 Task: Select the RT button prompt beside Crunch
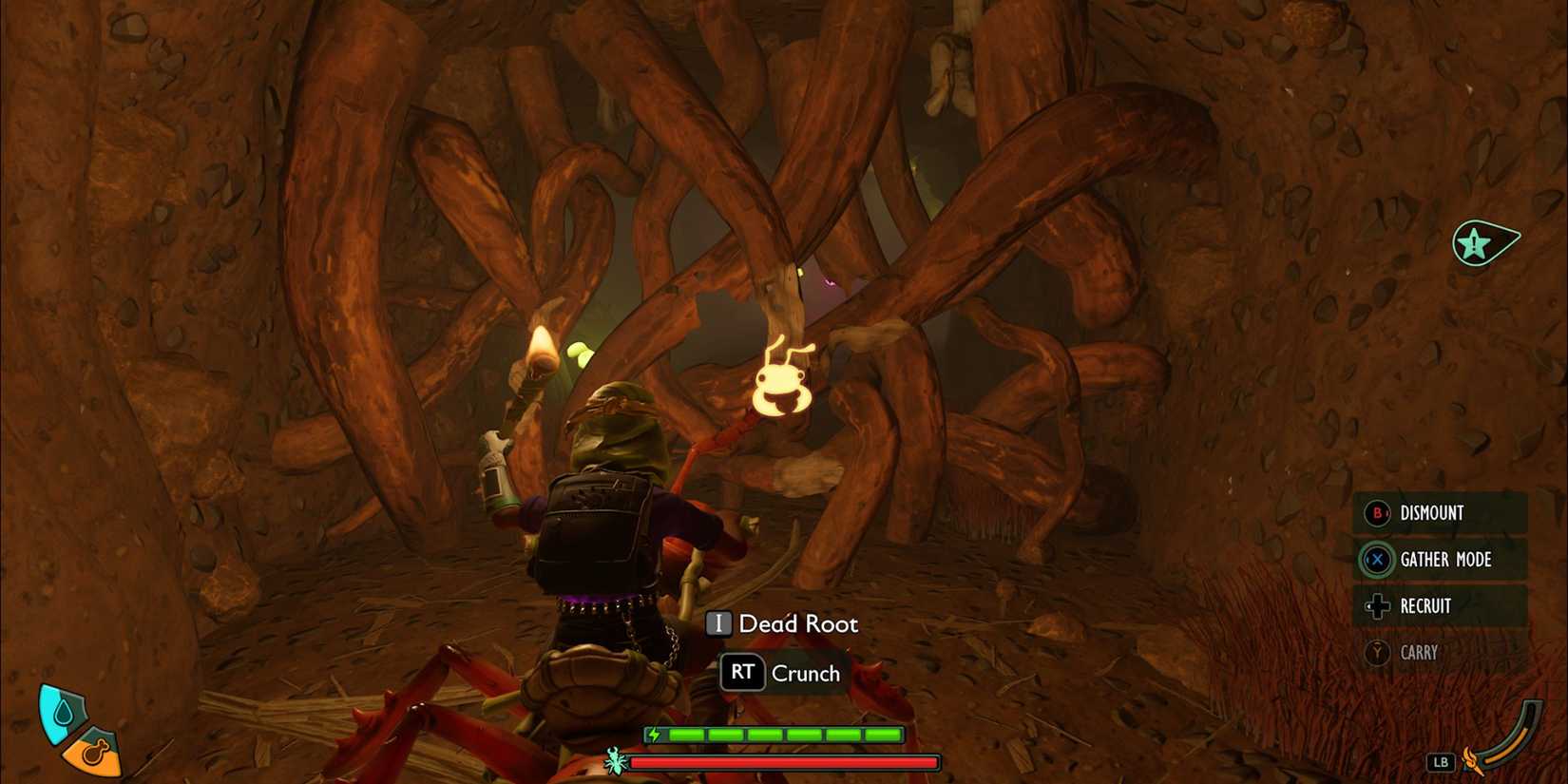744,673
